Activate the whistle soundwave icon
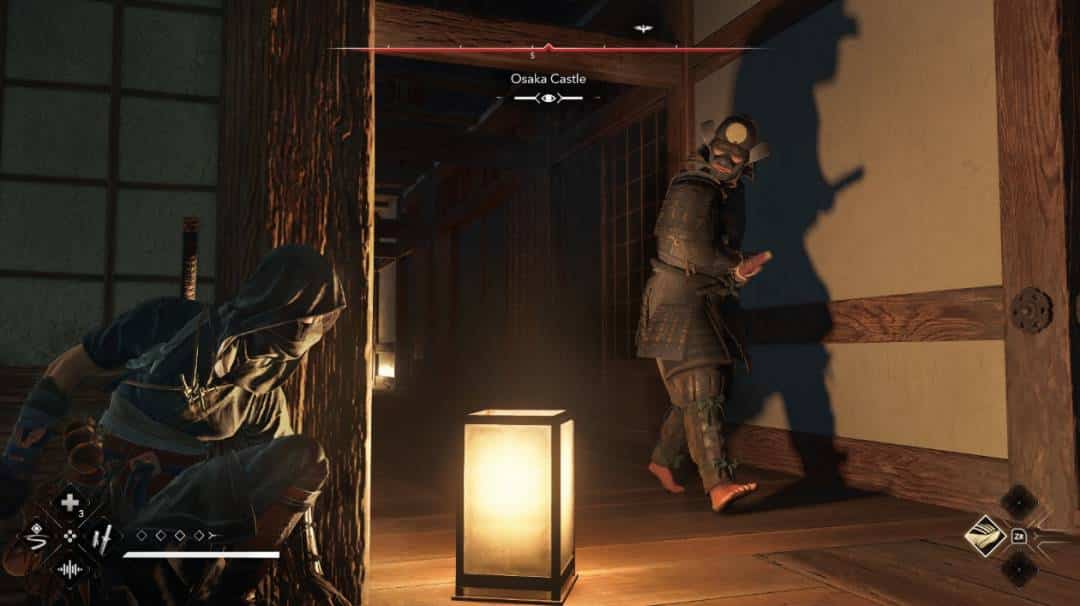 [69, 570]
